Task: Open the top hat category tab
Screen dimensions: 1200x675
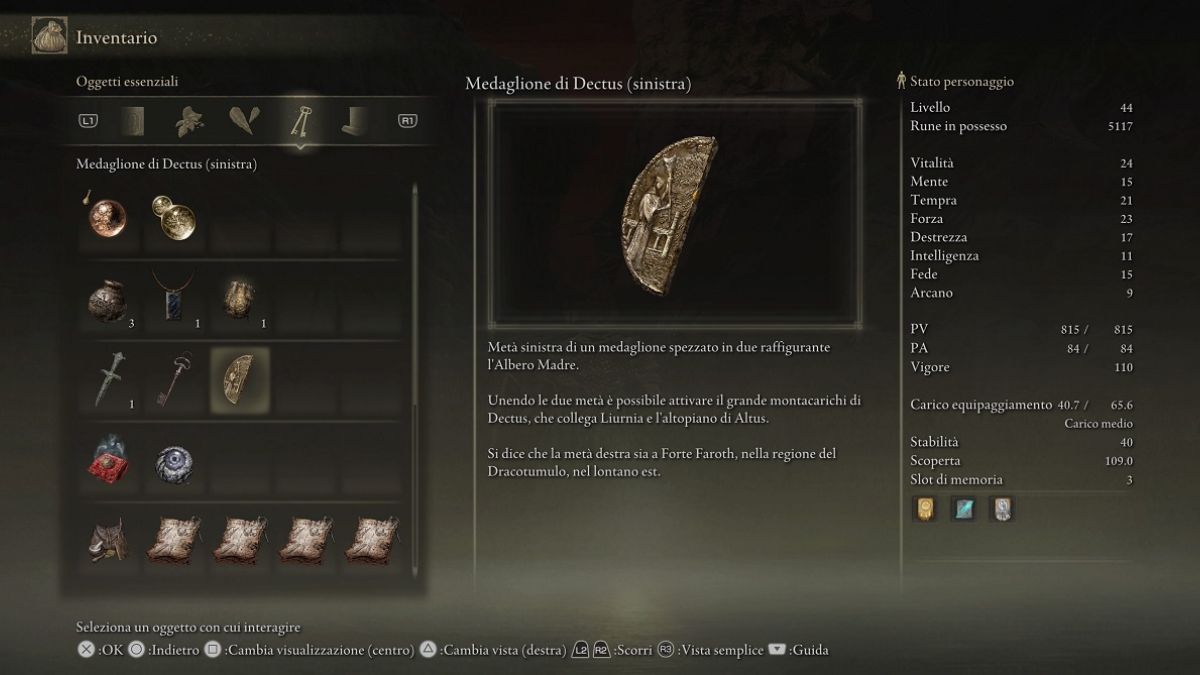Action: [353, 121]
